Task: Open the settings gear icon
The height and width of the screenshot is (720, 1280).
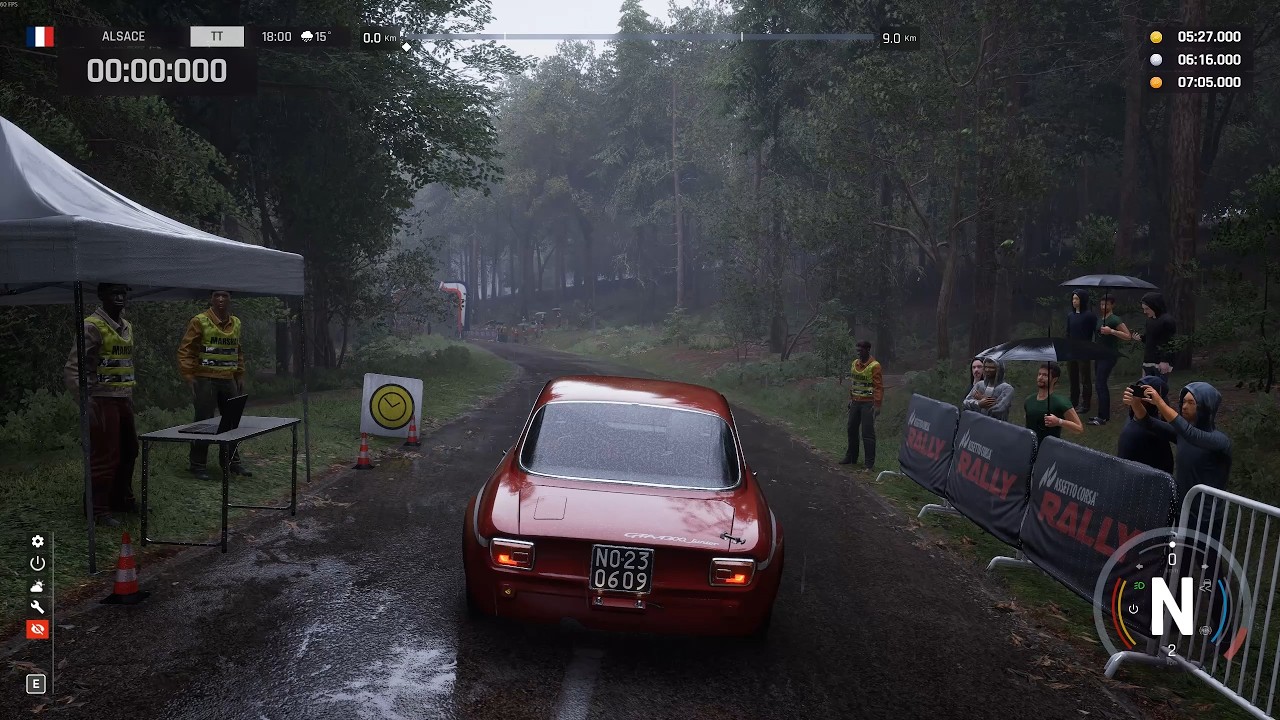Action: coord(37,541)
